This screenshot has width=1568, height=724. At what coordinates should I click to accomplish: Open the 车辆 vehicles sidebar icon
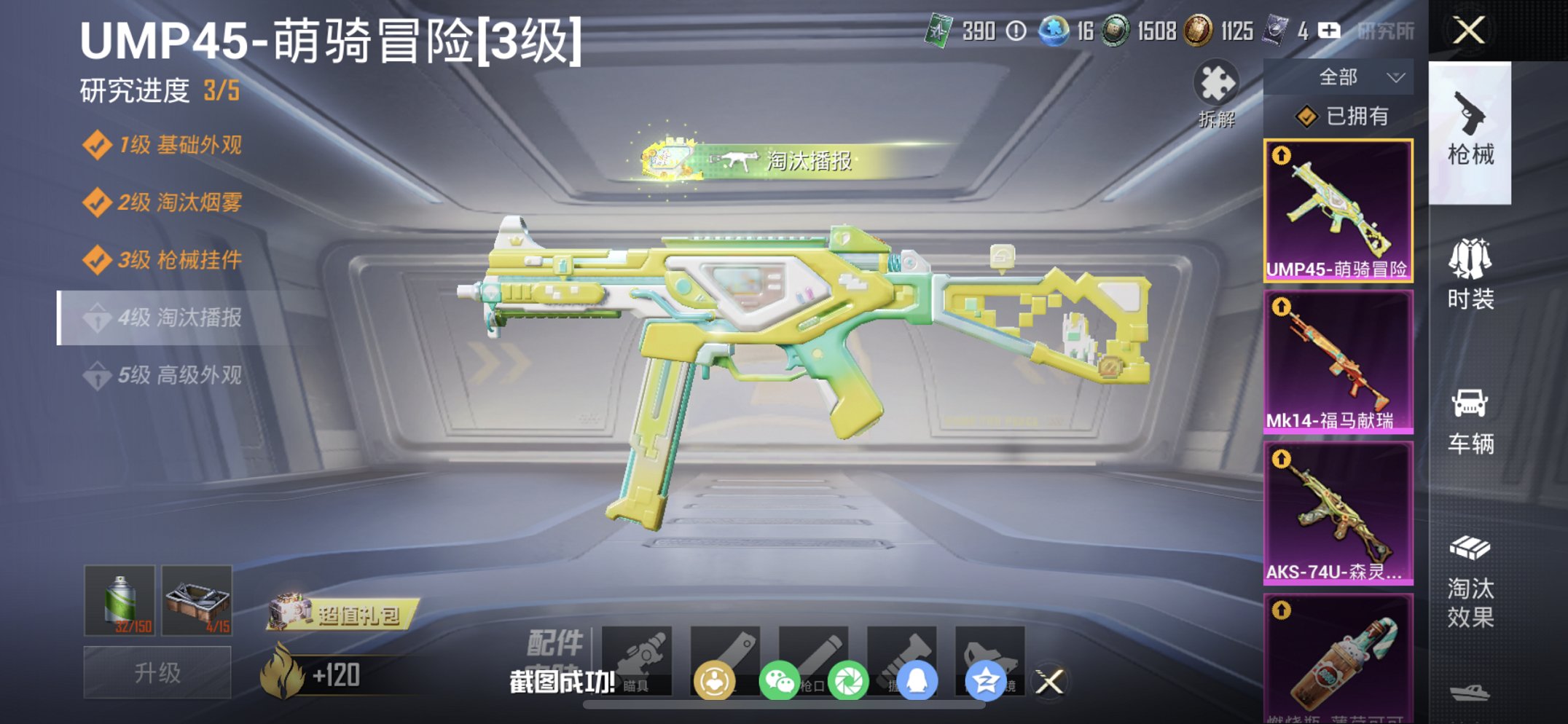click(1472, 415)
